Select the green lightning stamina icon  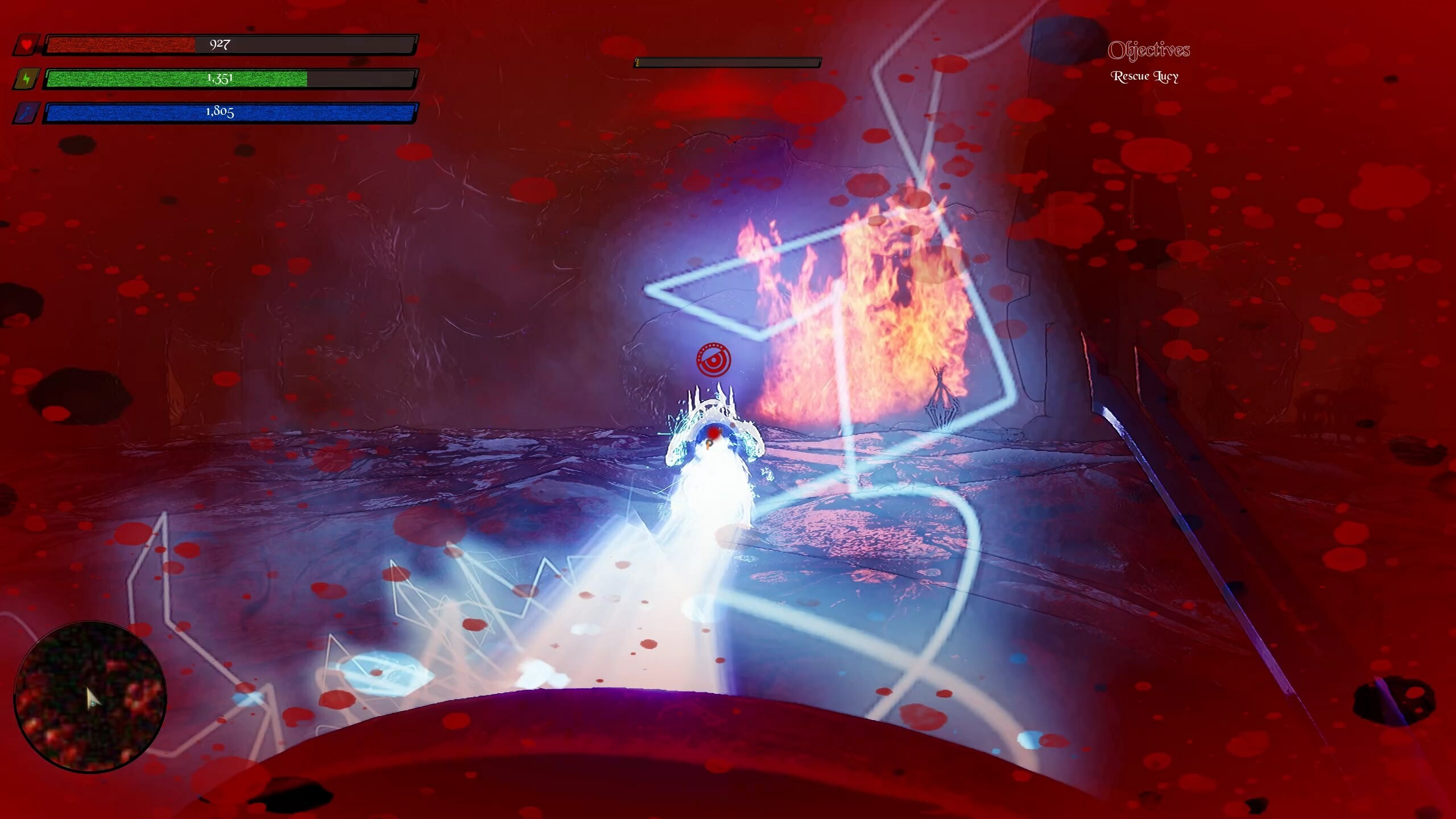[27, 78]
